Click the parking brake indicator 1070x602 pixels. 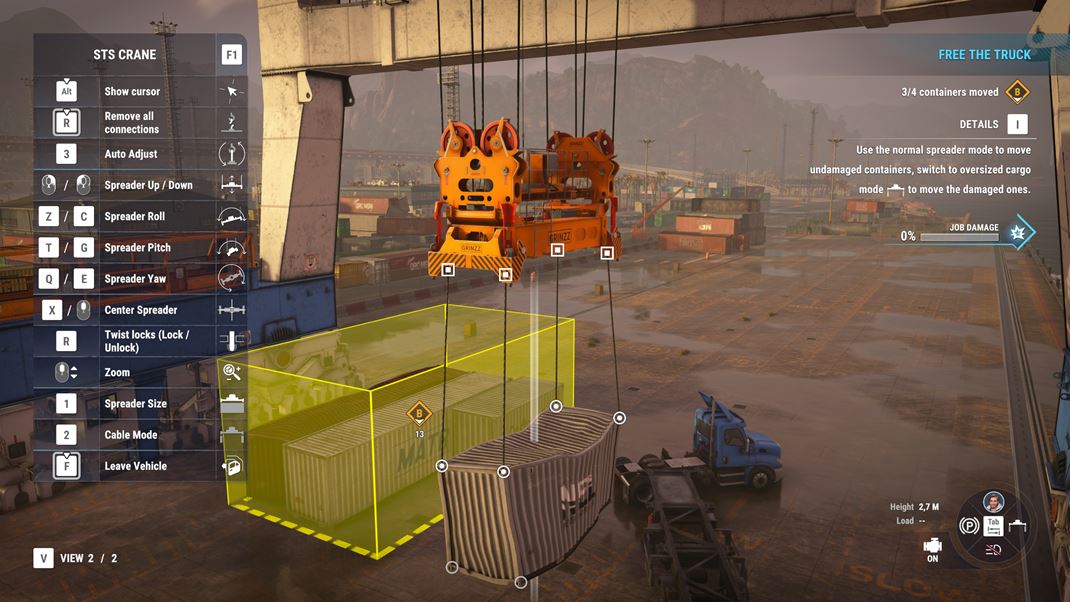click(968, 526)
